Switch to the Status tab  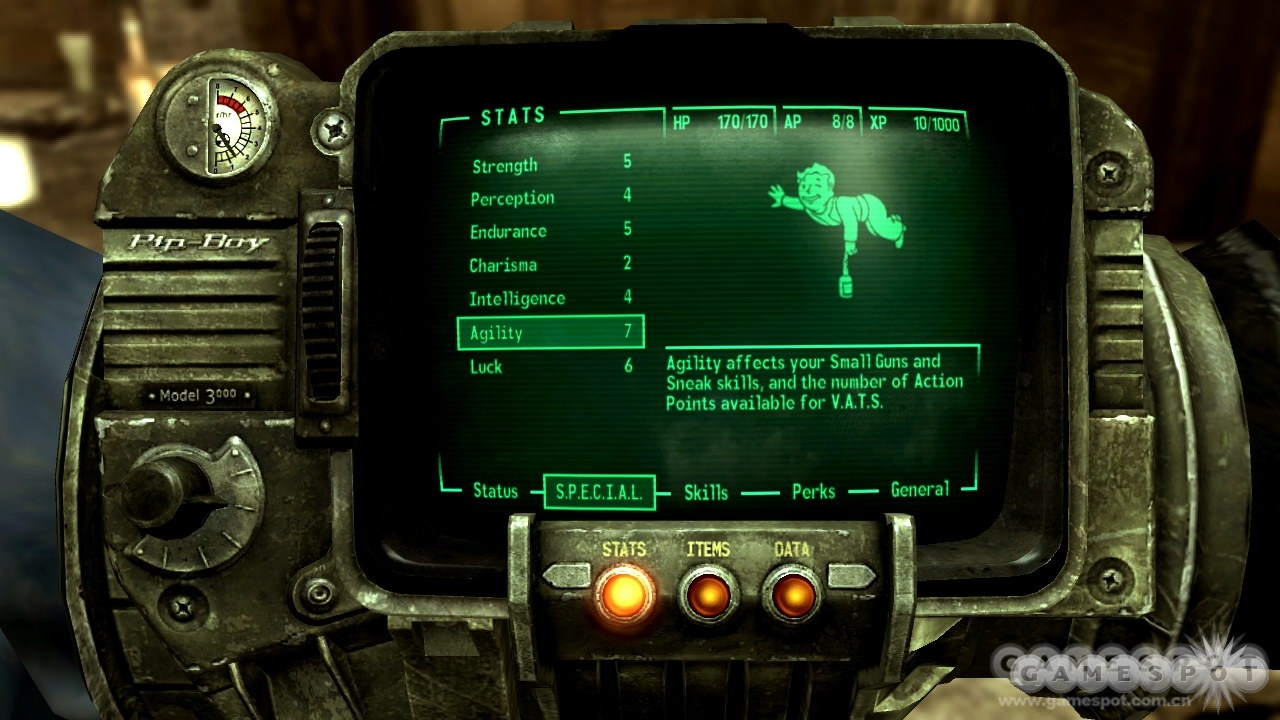point(495,491)
